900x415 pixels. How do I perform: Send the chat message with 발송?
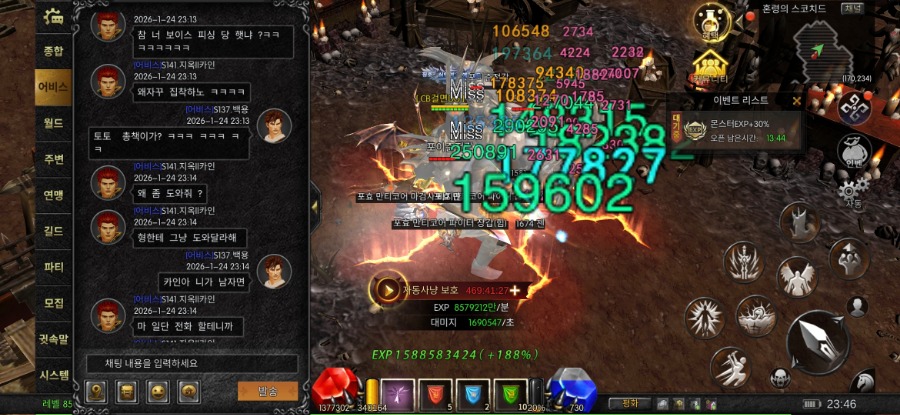click(x=267, y=390)
